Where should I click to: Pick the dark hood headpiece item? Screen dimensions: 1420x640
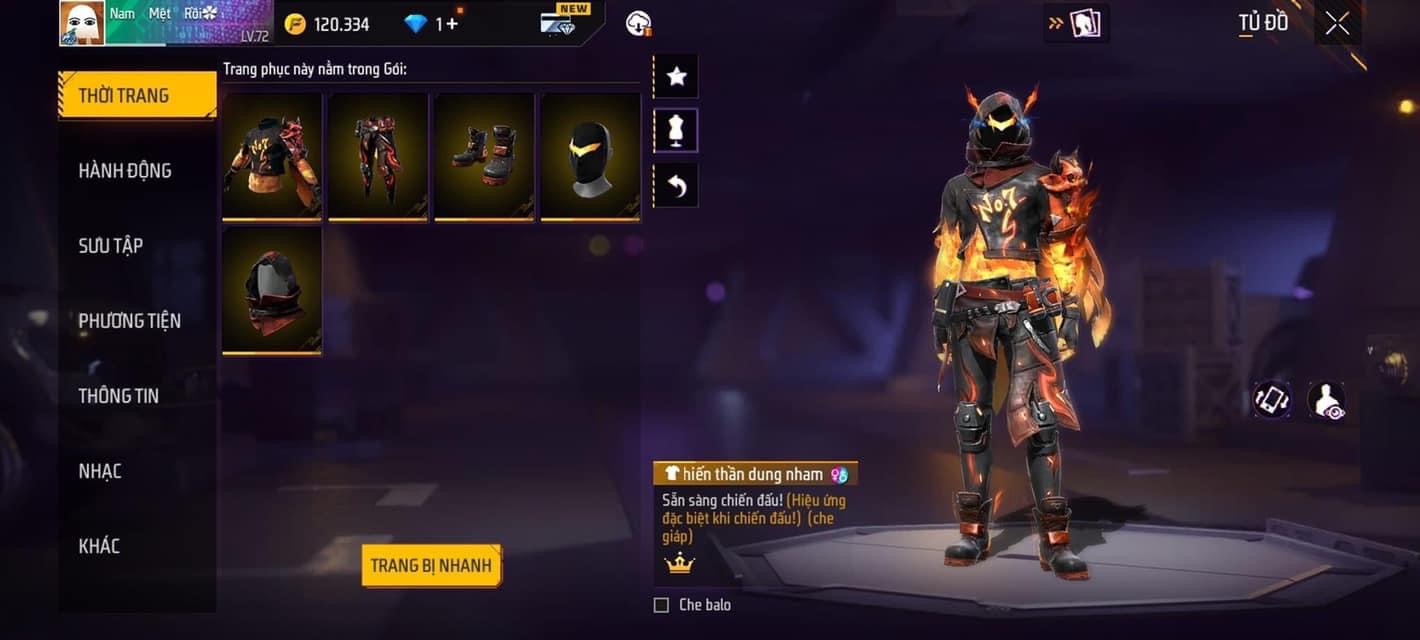click(x=272, y=289)
